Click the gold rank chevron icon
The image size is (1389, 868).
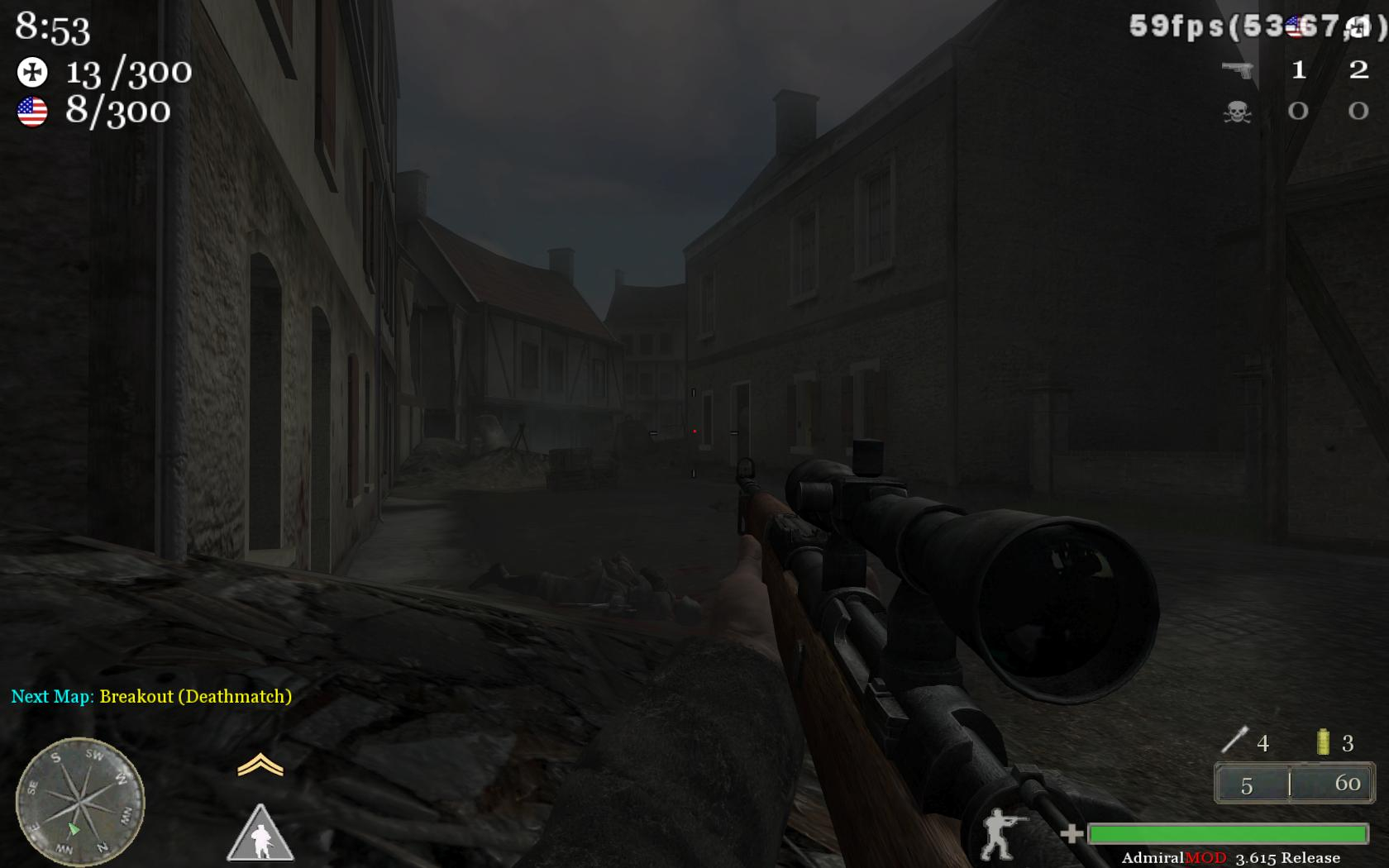pyautogui.click(x=260, y=765)
